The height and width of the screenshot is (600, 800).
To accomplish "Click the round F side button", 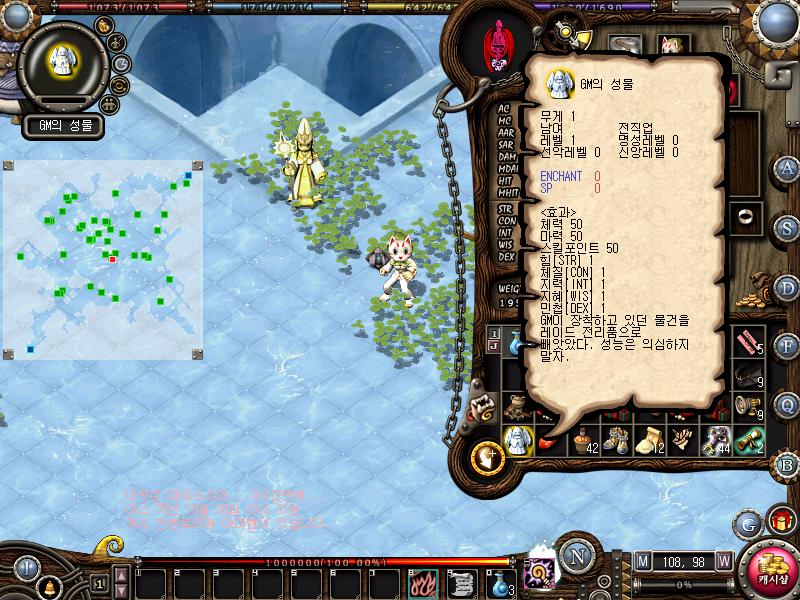I will pyautogui.click(x=787, y=346).
